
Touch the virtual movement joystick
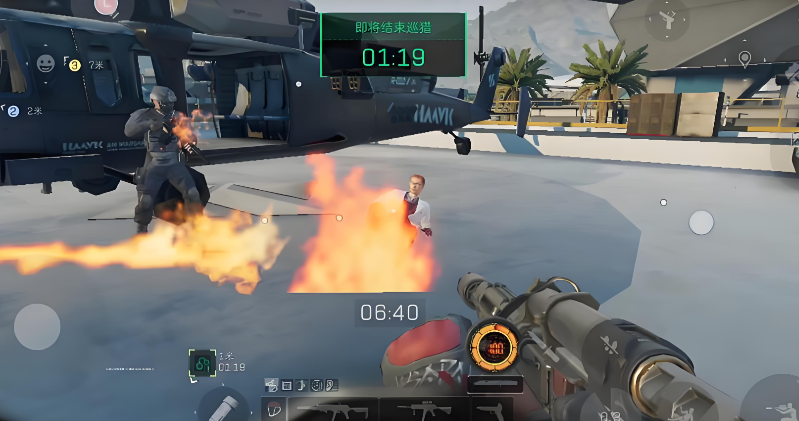[x=37, y=326]
